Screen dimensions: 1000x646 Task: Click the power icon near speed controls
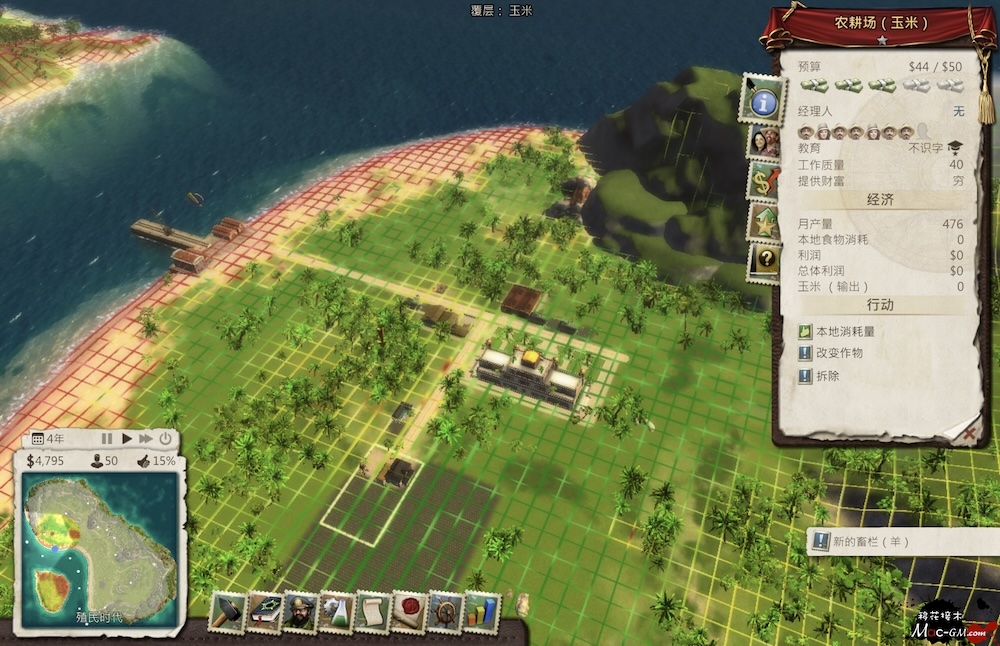pos(165,438)
